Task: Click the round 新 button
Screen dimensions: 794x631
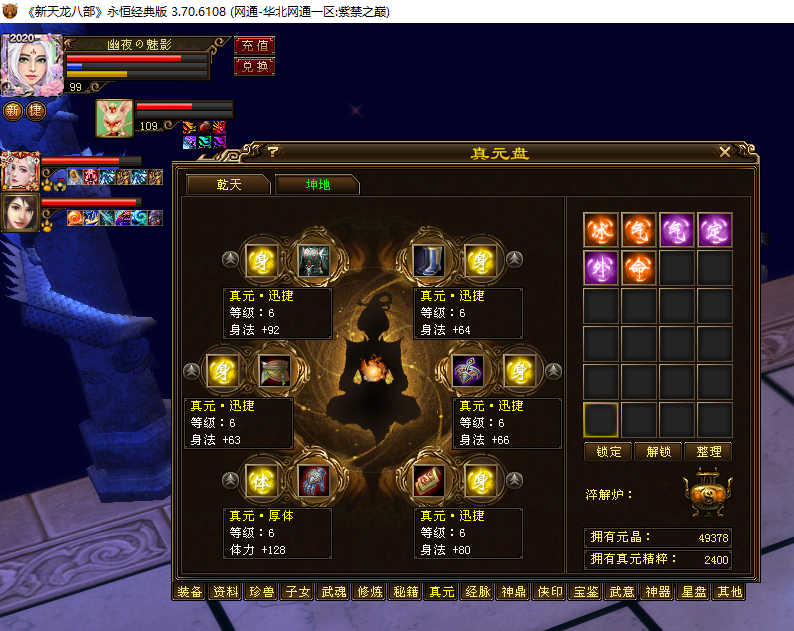Action: tap(13, 111)
